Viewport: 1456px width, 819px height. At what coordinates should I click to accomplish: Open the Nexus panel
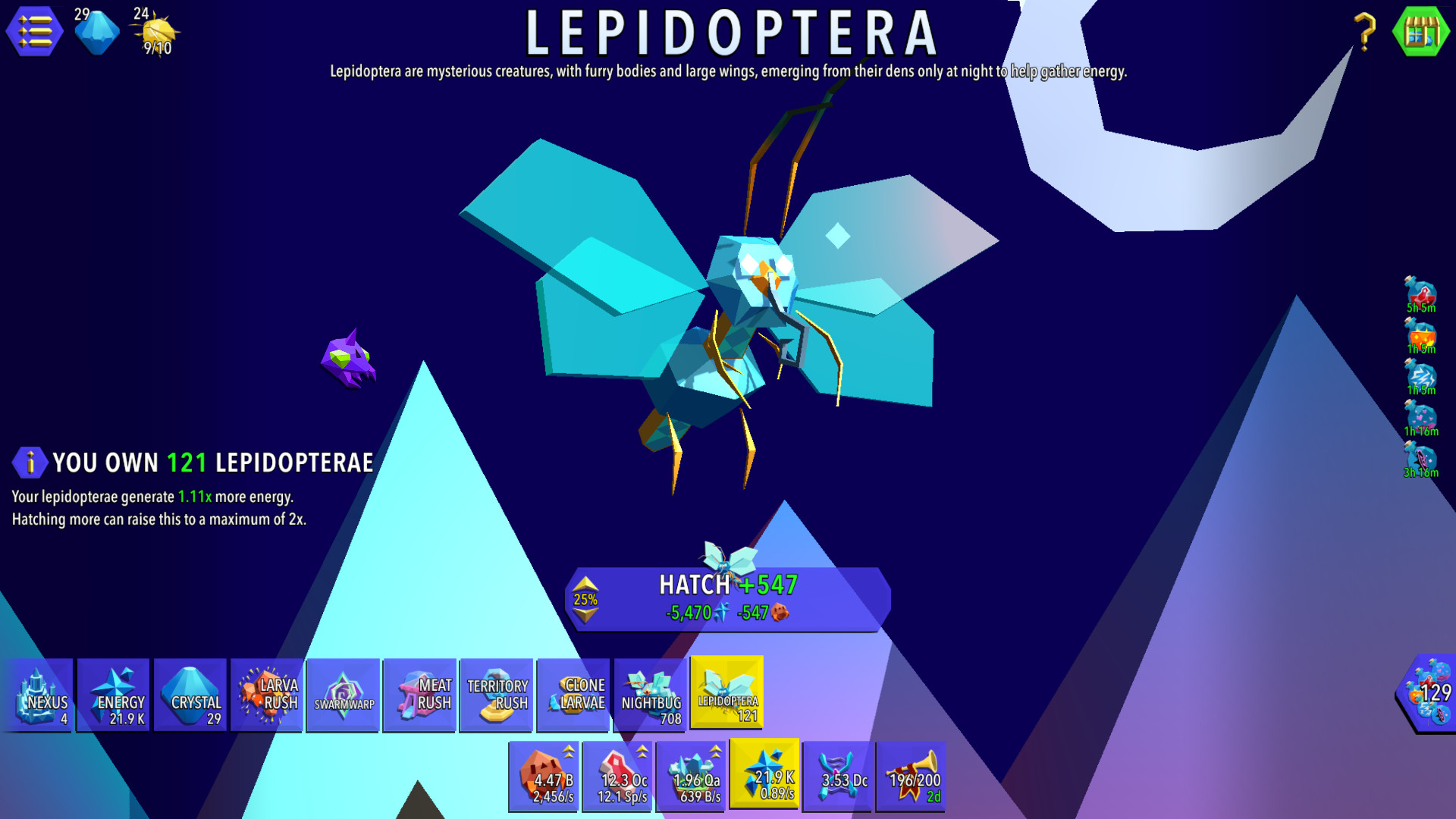39,694
